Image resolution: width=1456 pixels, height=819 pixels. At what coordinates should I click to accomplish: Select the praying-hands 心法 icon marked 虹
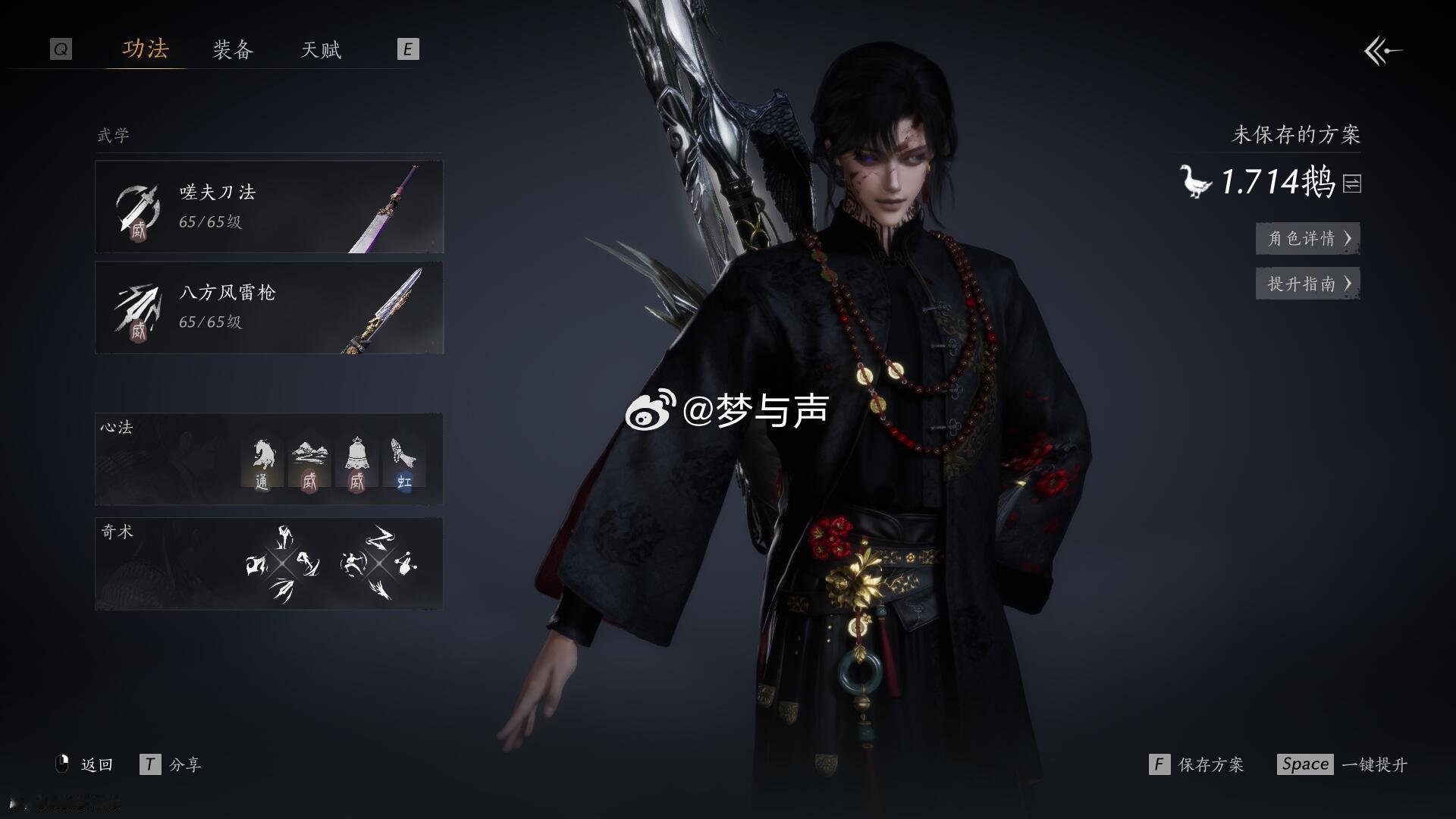[402, 459]
